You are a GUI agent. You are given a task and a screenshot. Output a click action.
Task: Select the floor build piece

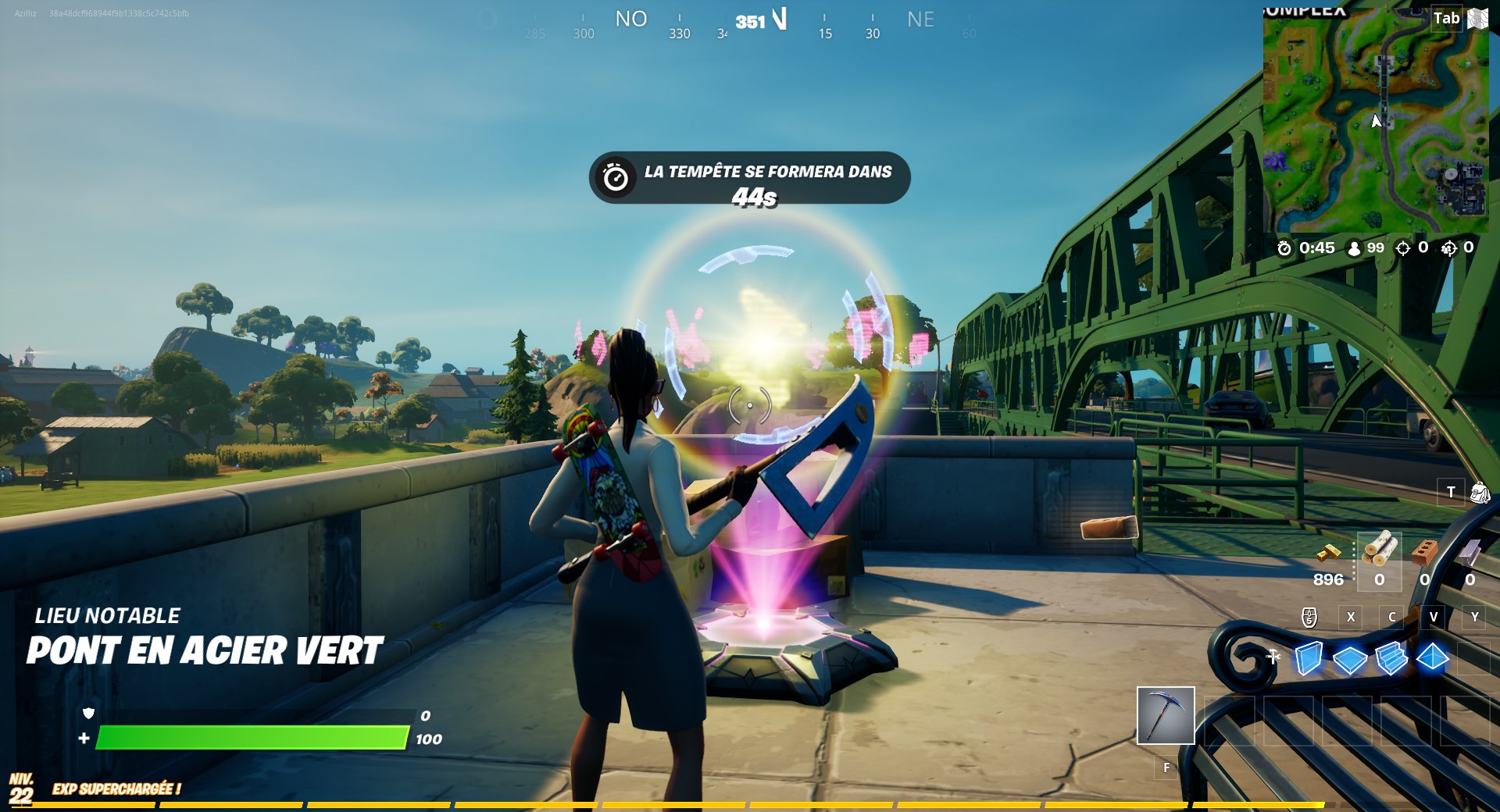[1349, 658]
